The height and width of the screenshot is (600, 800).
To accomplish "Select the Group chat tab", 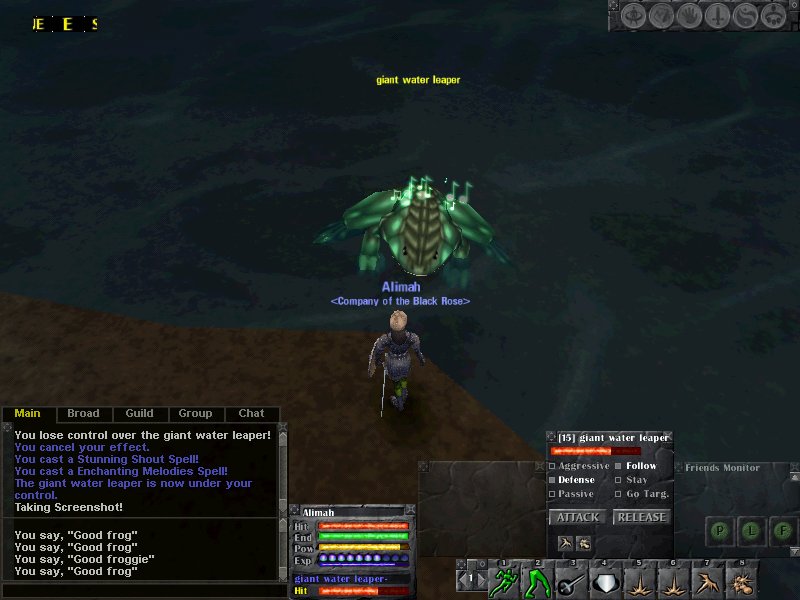I will point(195,413).
